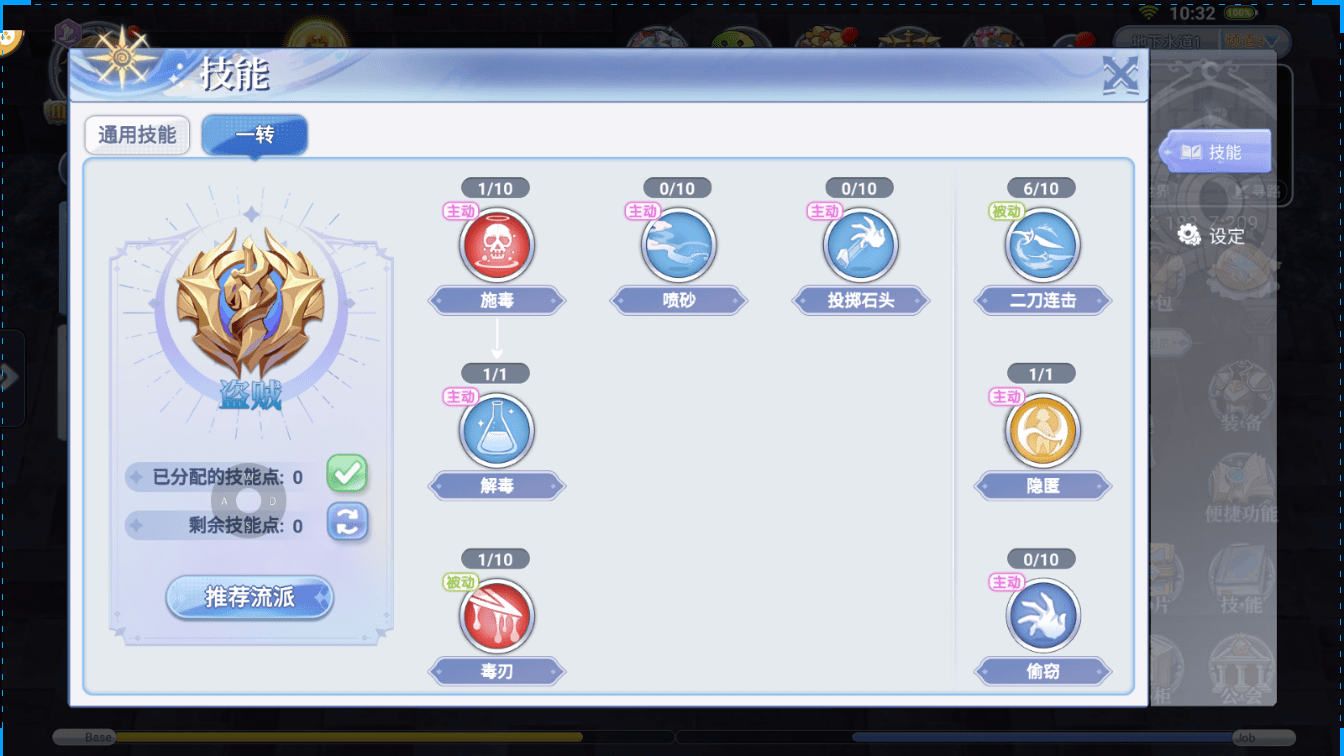Select the 施毒 skull skill icon
The image size is (1344, 756).
coord(497,246)
